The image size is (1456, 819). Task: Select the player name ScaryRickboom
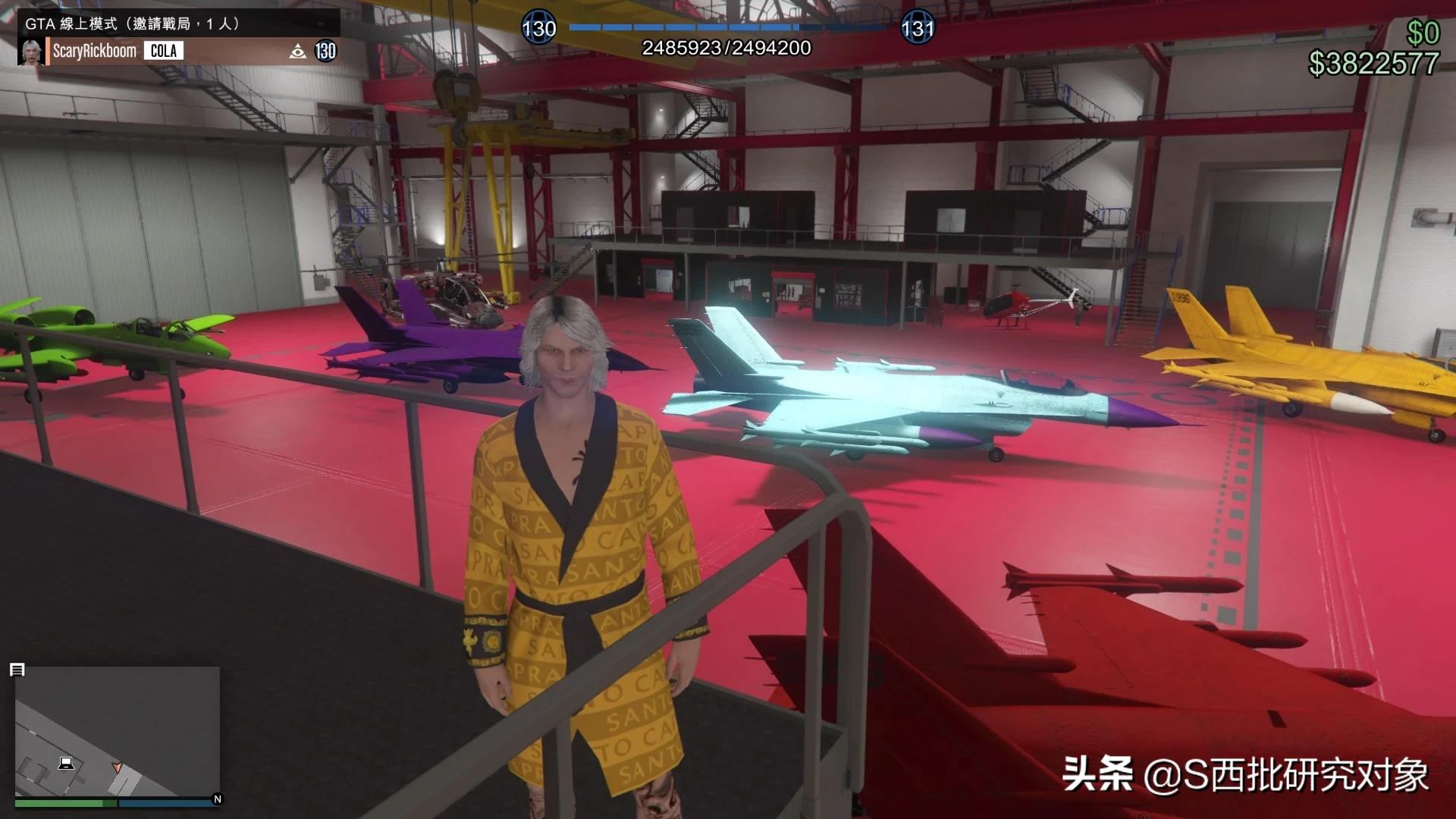click(x=95, y=51)
